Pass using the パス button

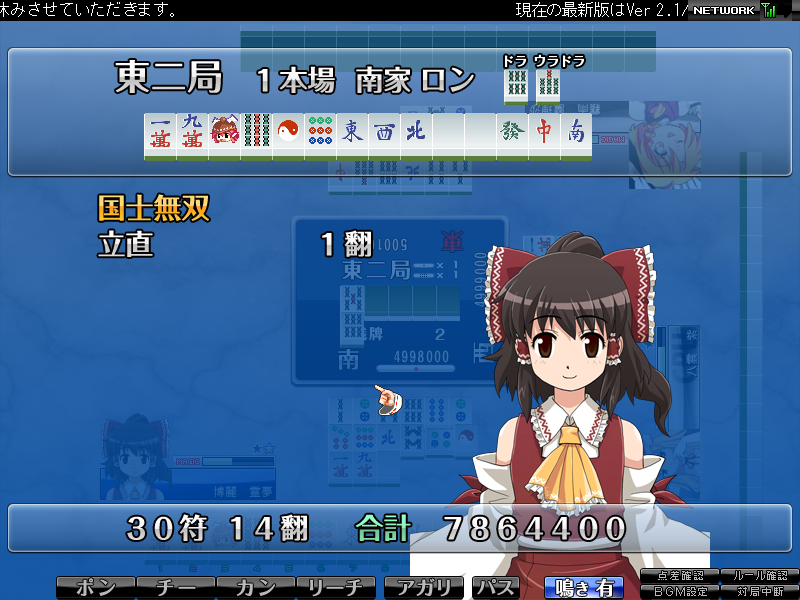click(x=495, y=588)
